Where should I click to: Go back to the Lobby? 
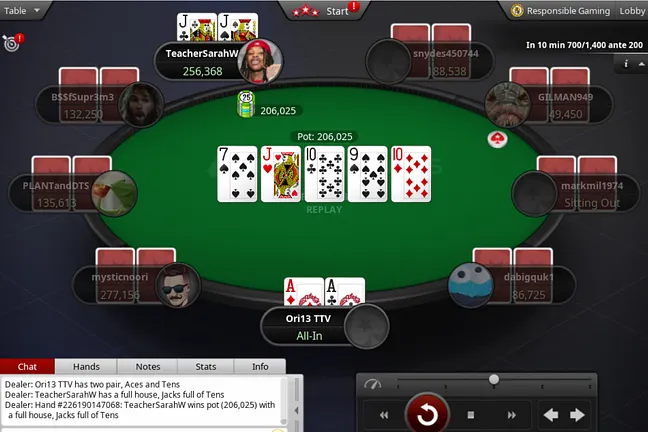tap(632, 10)
